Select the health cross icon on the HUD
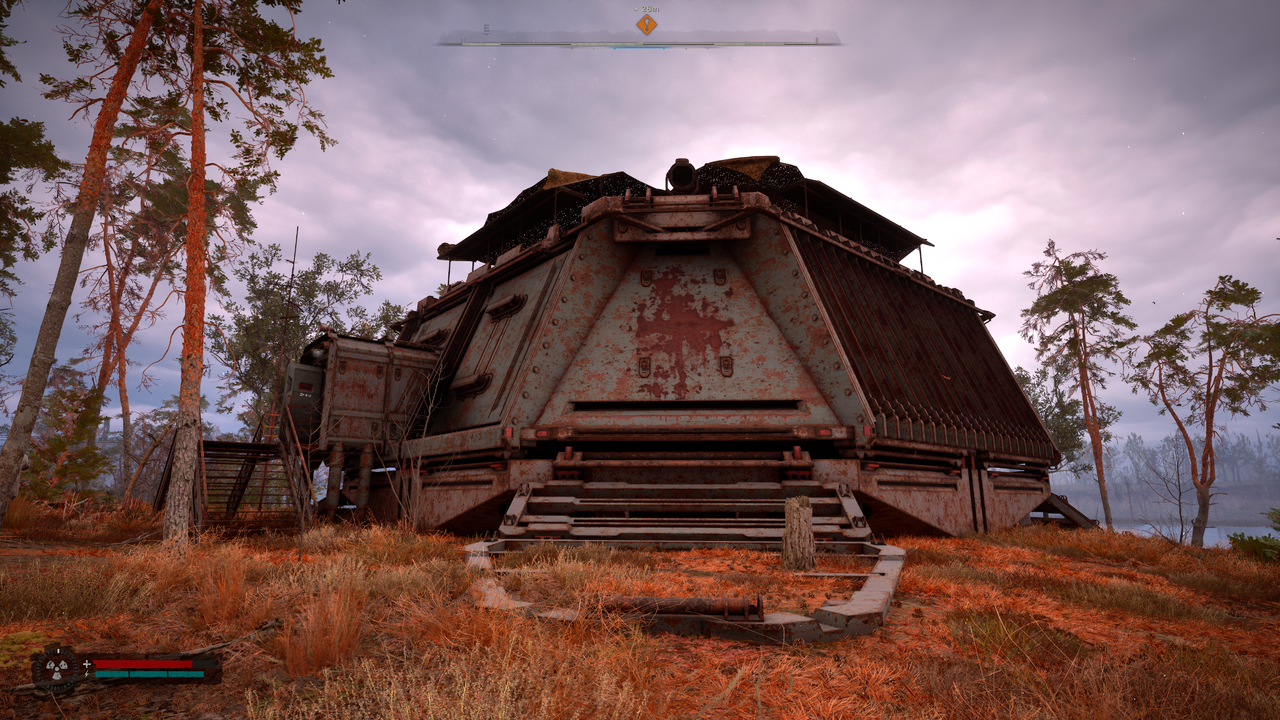The image size is (1280, 720). (x=87, y=663)
